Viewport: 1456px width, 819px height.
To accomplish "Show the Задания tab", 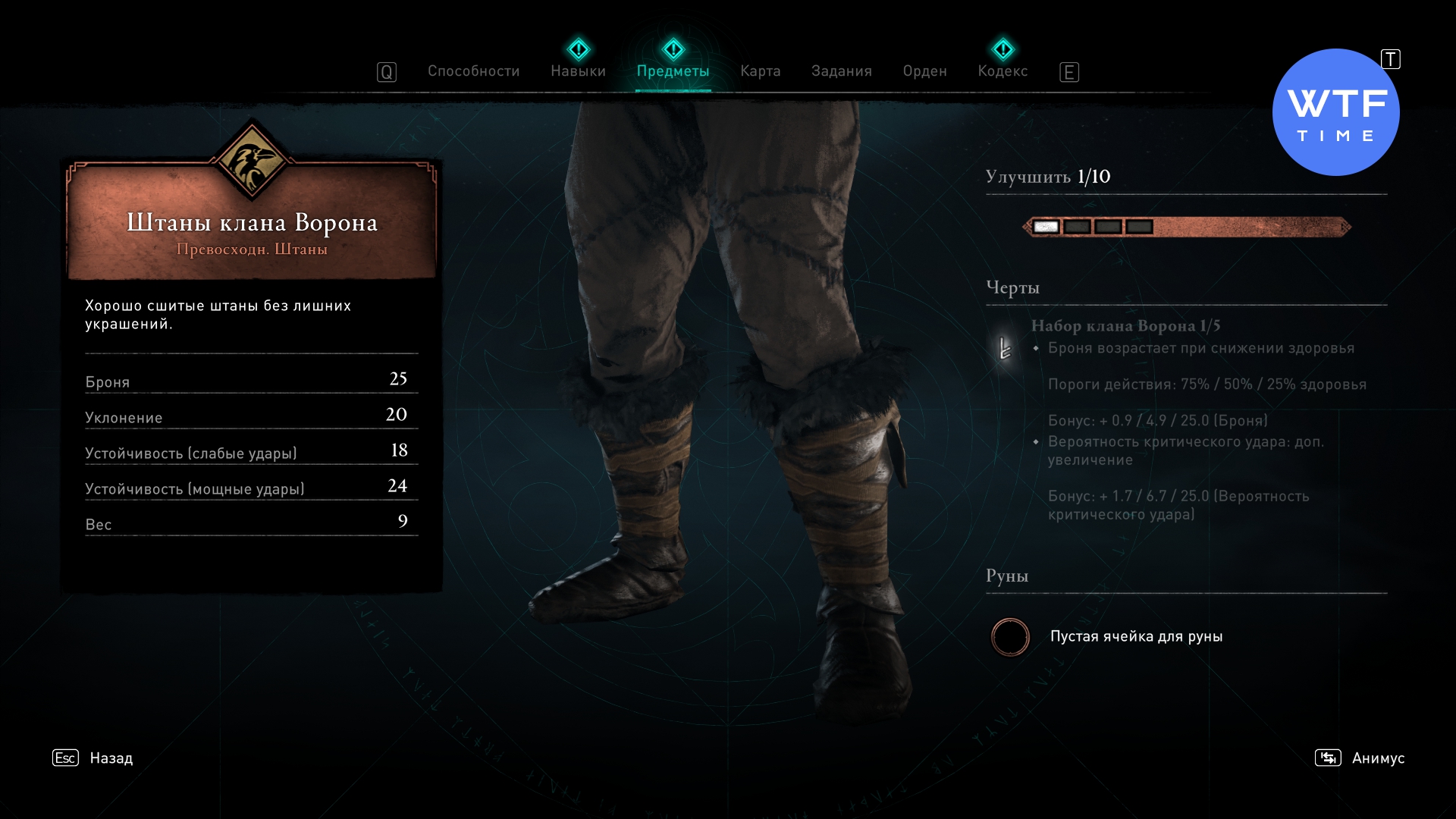I will 841,71.
